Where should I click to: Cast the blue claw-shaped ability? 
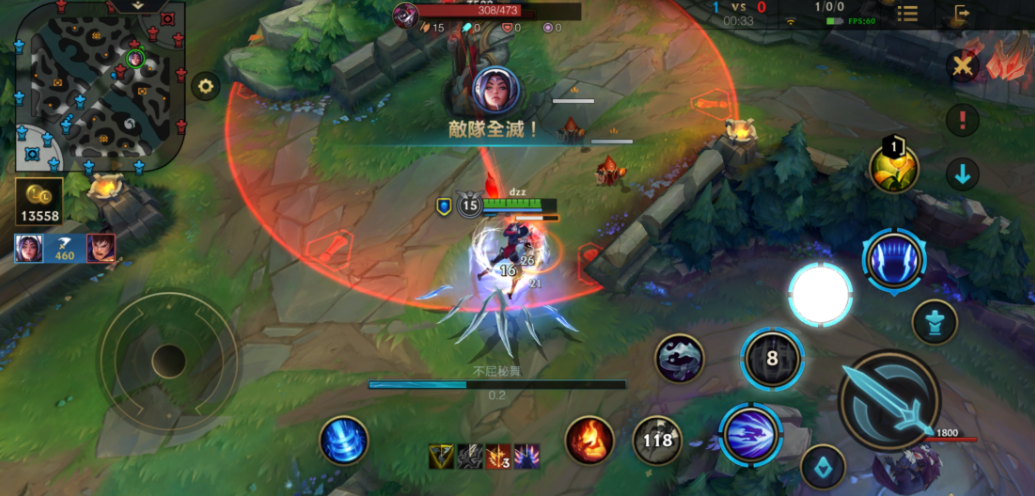tap(894, 260)
